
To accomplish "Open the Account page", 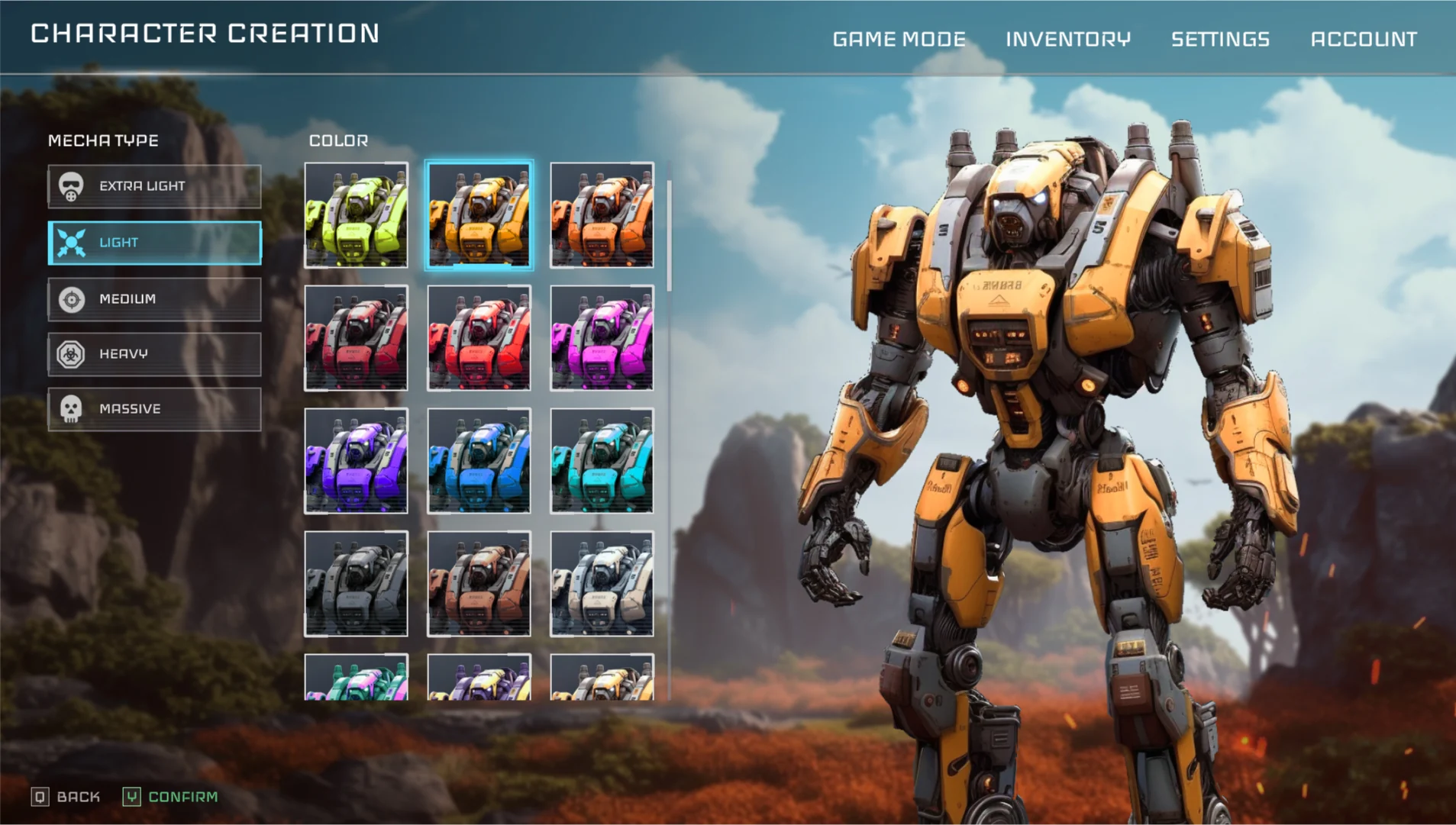I will pos(1364,39).
